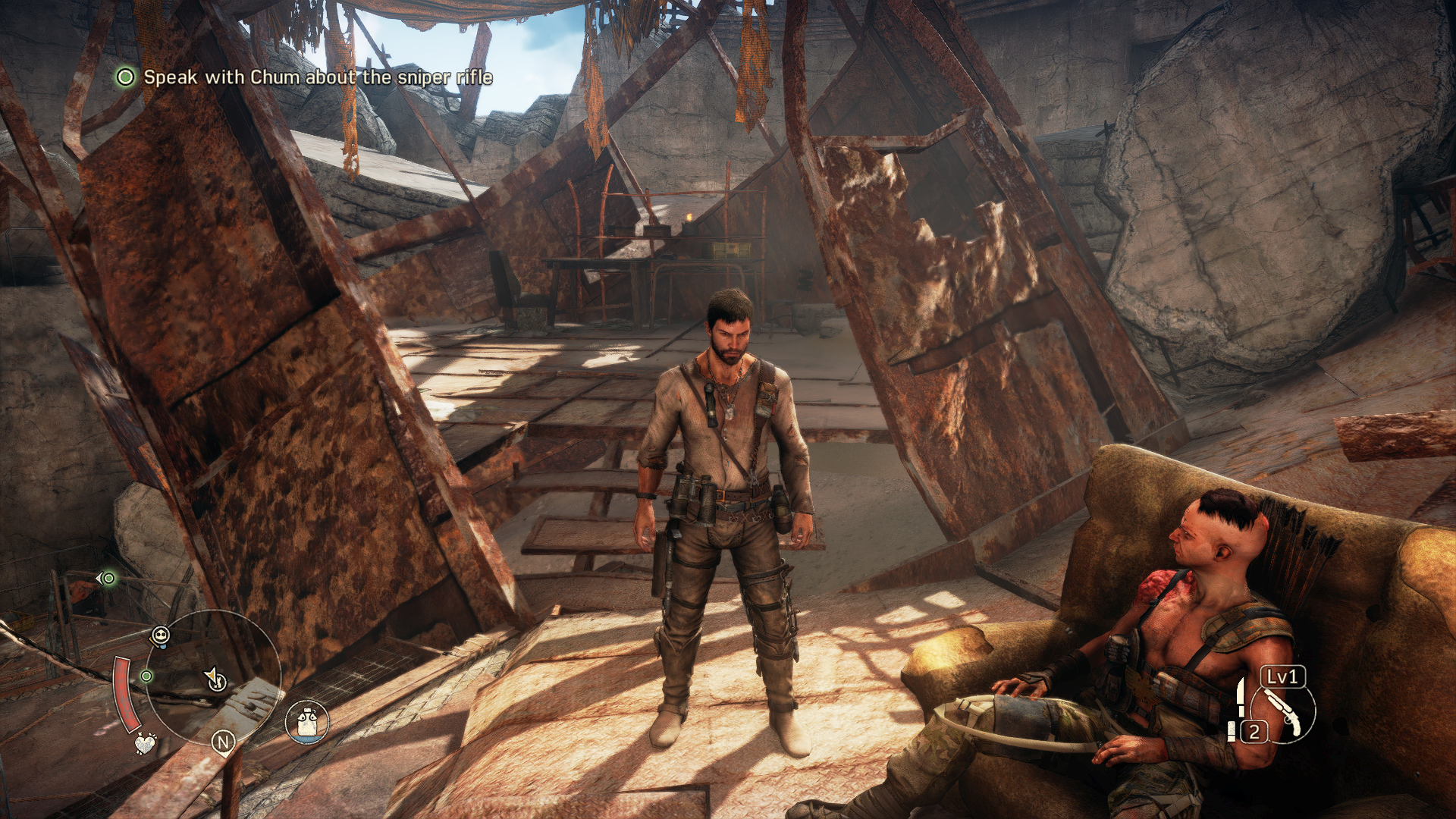Image resolution: width=1456 pixels, height=819 pixels.
Task: Select the sniper rifle objective tracker text
Action: tap(318, 77)
